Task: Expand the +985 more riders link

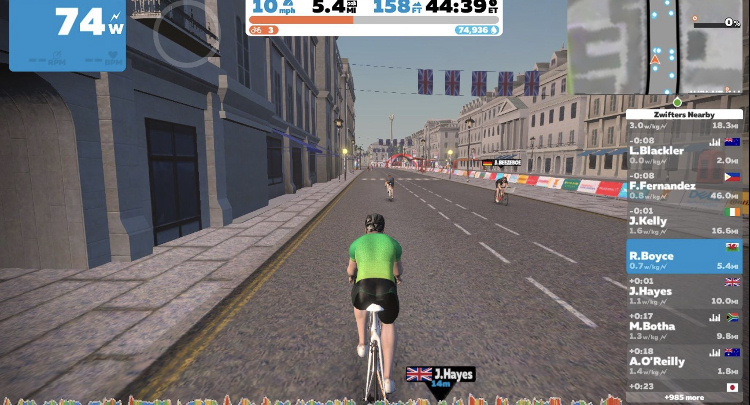Action: [x=684, y=397]
